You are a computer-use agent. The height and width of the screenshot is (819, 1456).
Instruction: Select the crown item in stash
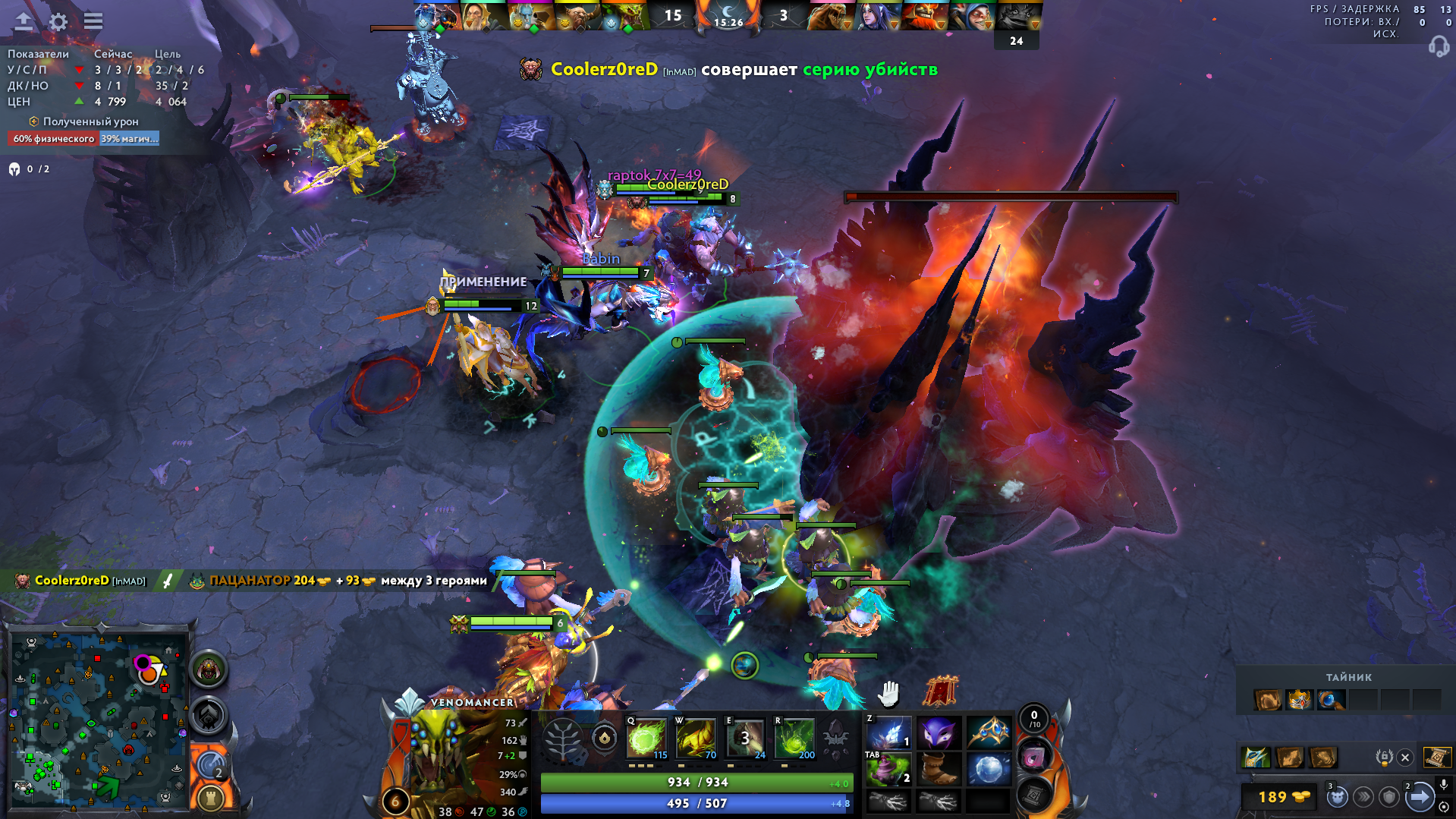[x=1299, y=699]
